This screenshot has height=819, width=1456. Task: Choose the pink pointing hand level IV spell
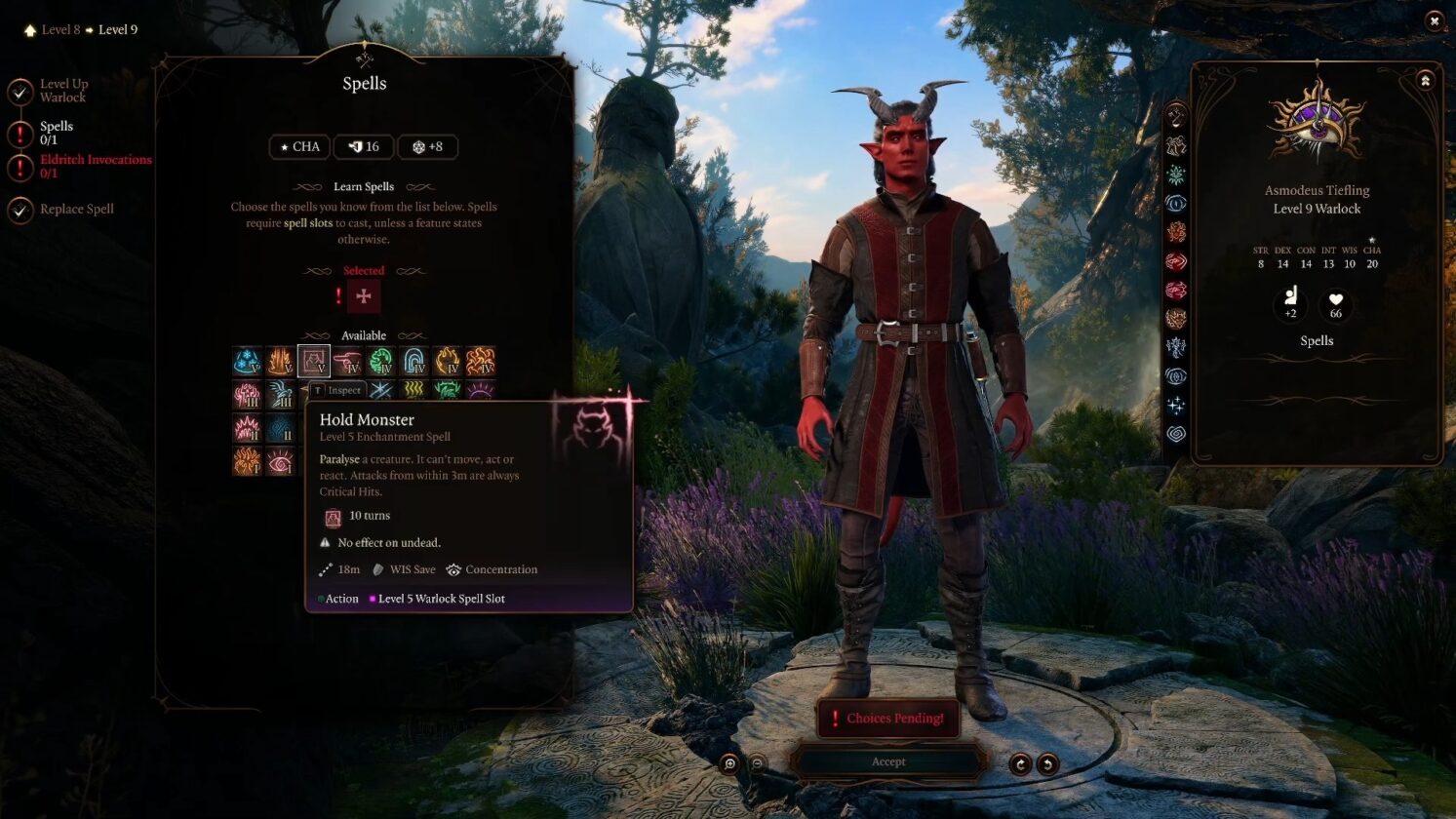[346, 362]
